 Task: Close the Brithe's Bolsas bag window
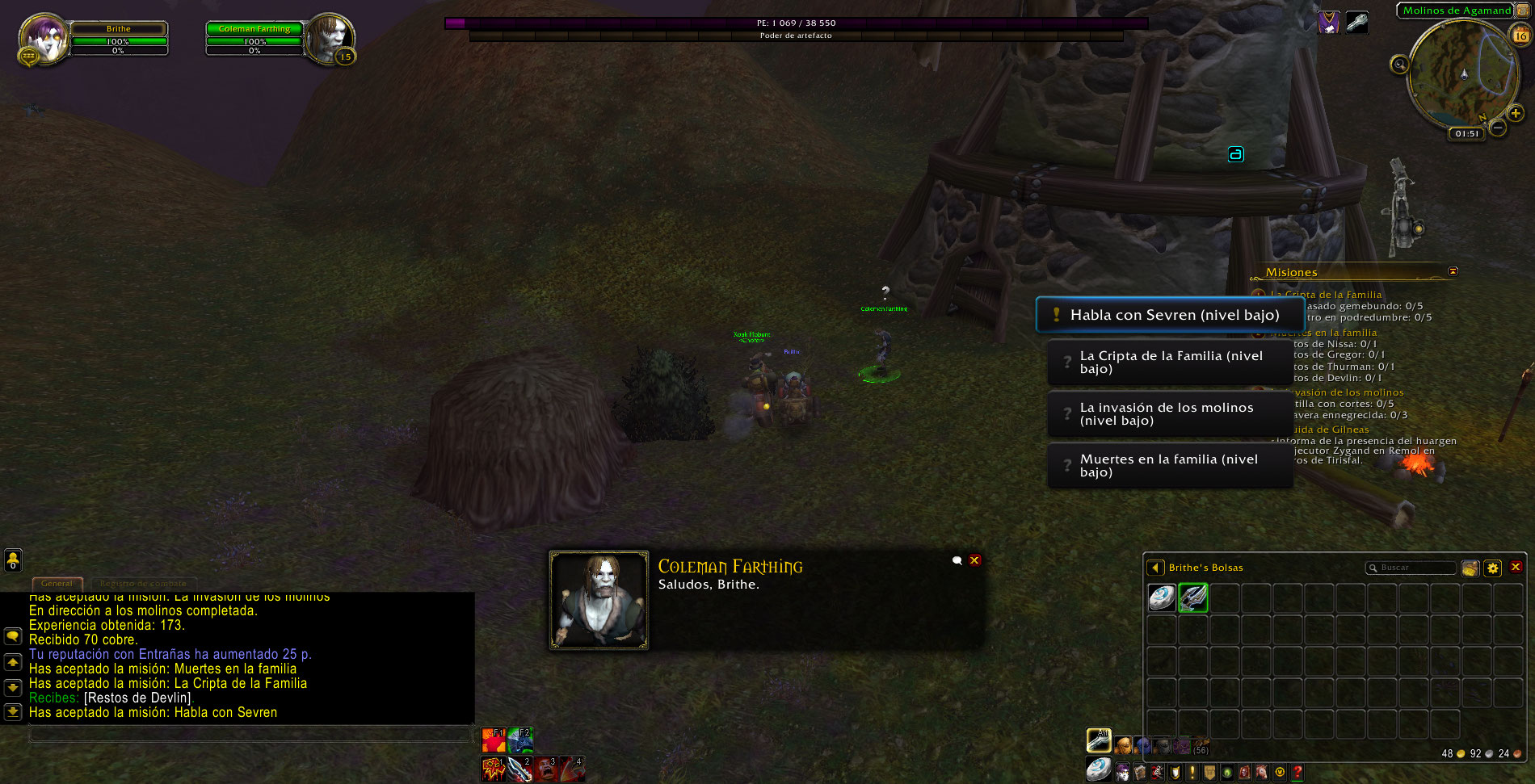(x=1516, y=568)
